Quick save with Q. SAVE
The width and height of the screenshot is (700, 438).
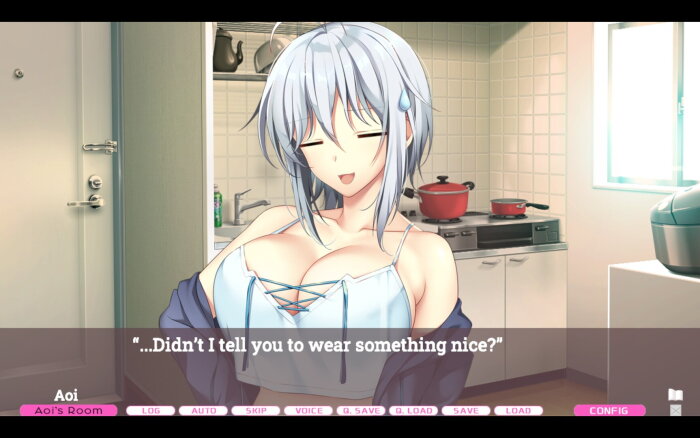click(x=360, y=410)
